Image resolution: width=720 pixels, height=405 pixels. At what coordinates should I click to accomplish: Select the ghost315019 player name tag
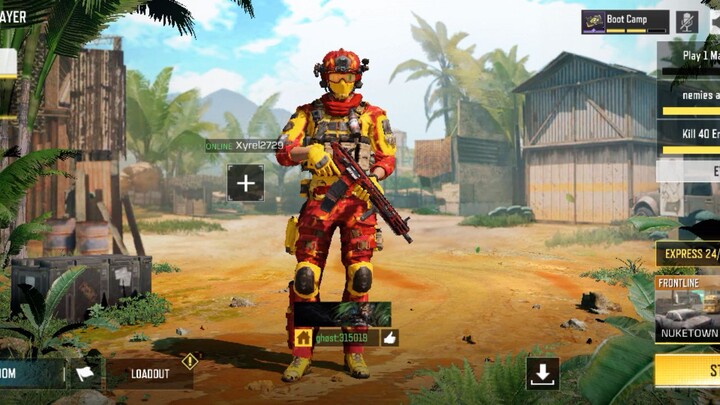point(341,338)
